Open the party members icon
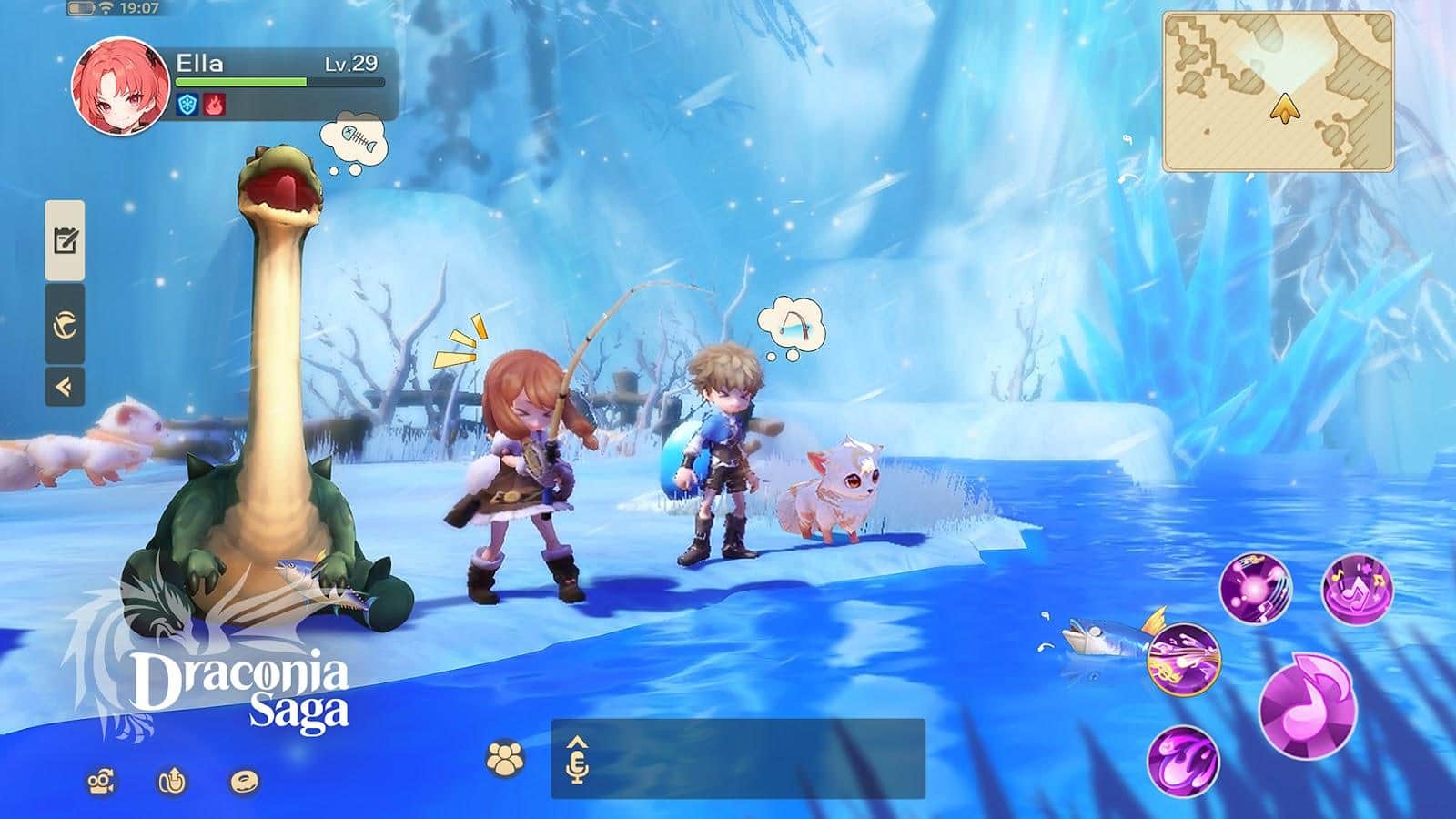This screenshot has height=819, width=1456. tap(505, 759)
